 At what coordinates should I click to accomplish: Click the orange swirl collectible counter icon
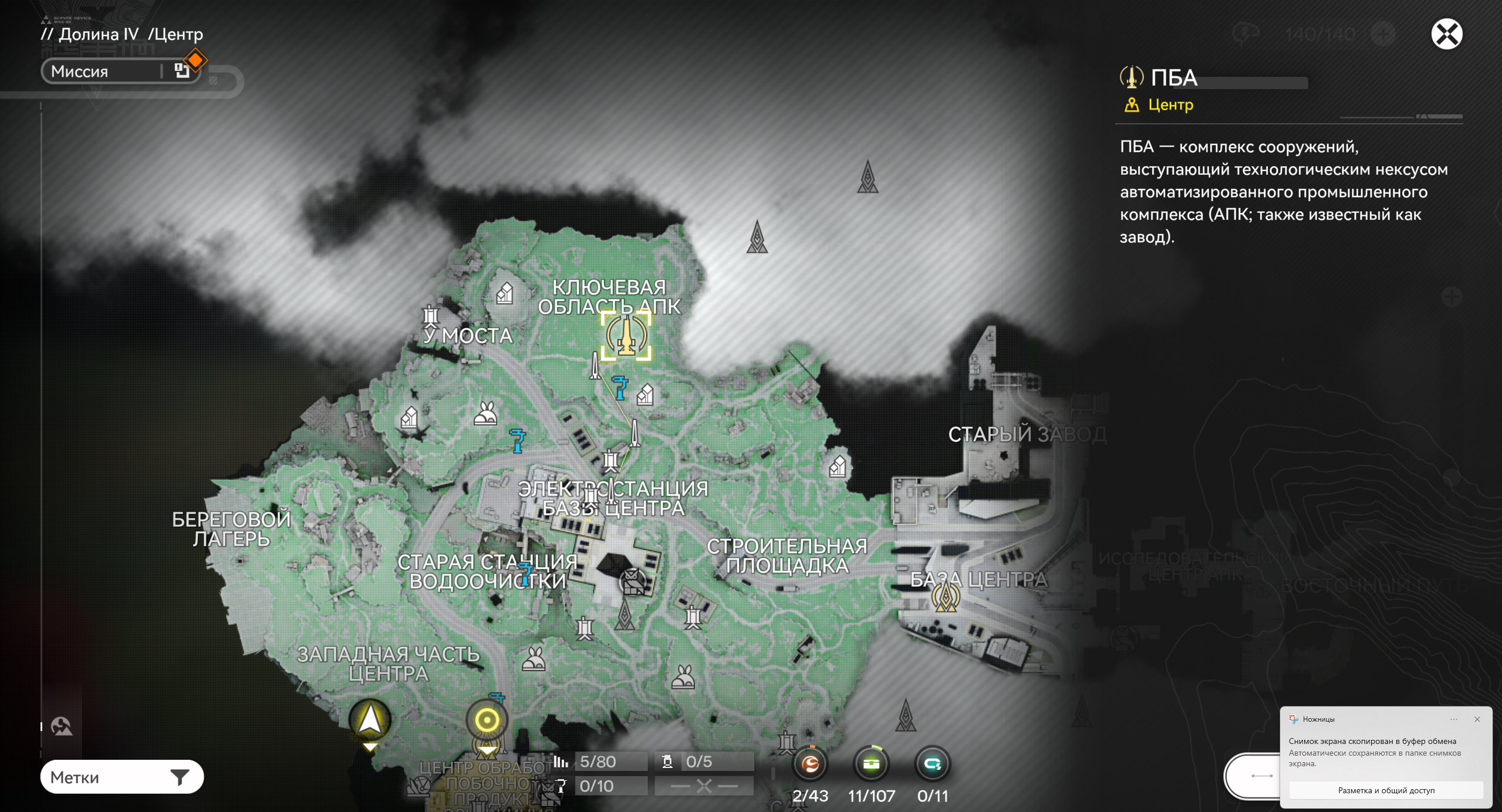coord(811,763)
